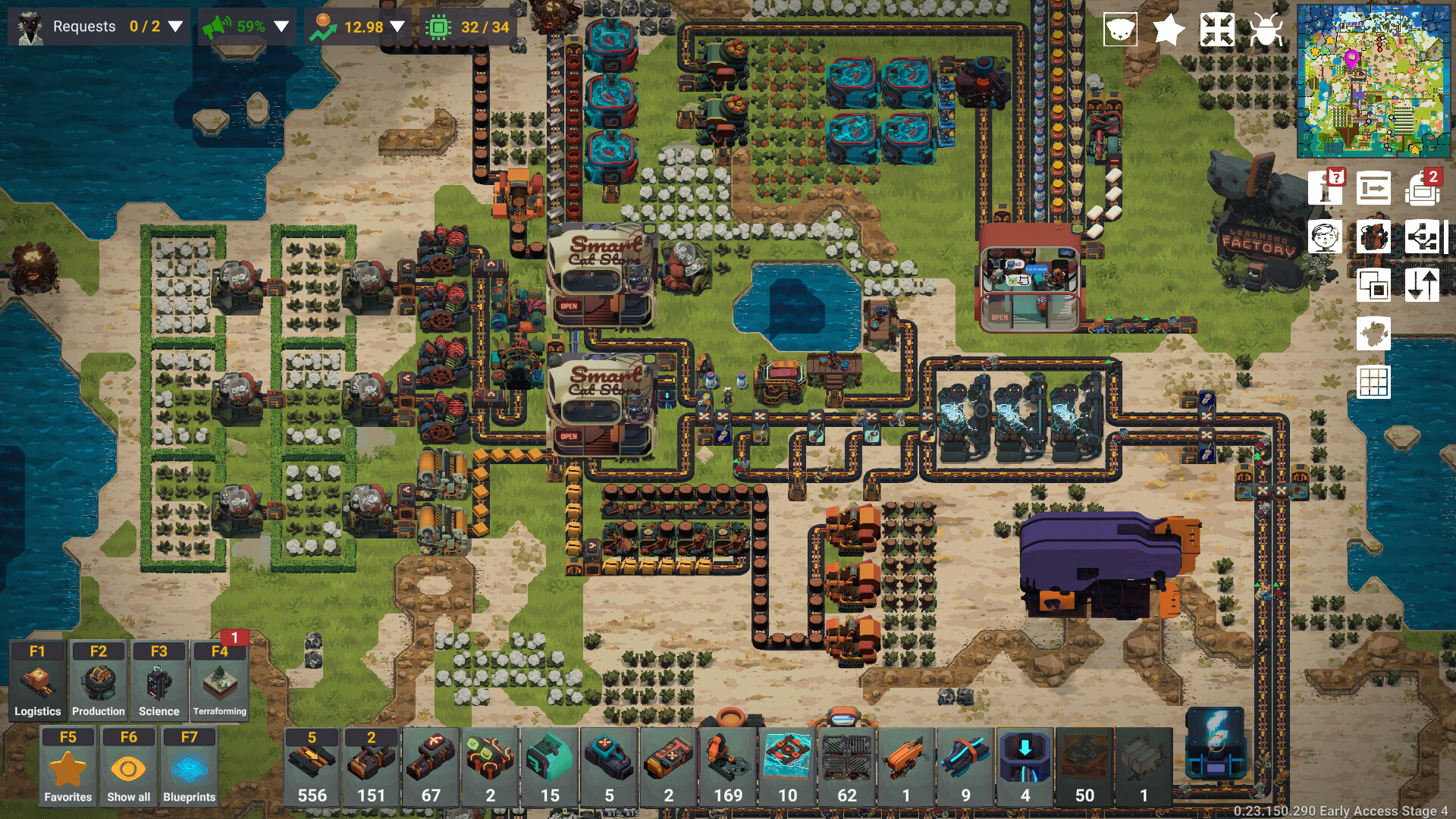Open the production flowchart icon
This screenshot has height=819, width=1456.
coord(1423,237)
